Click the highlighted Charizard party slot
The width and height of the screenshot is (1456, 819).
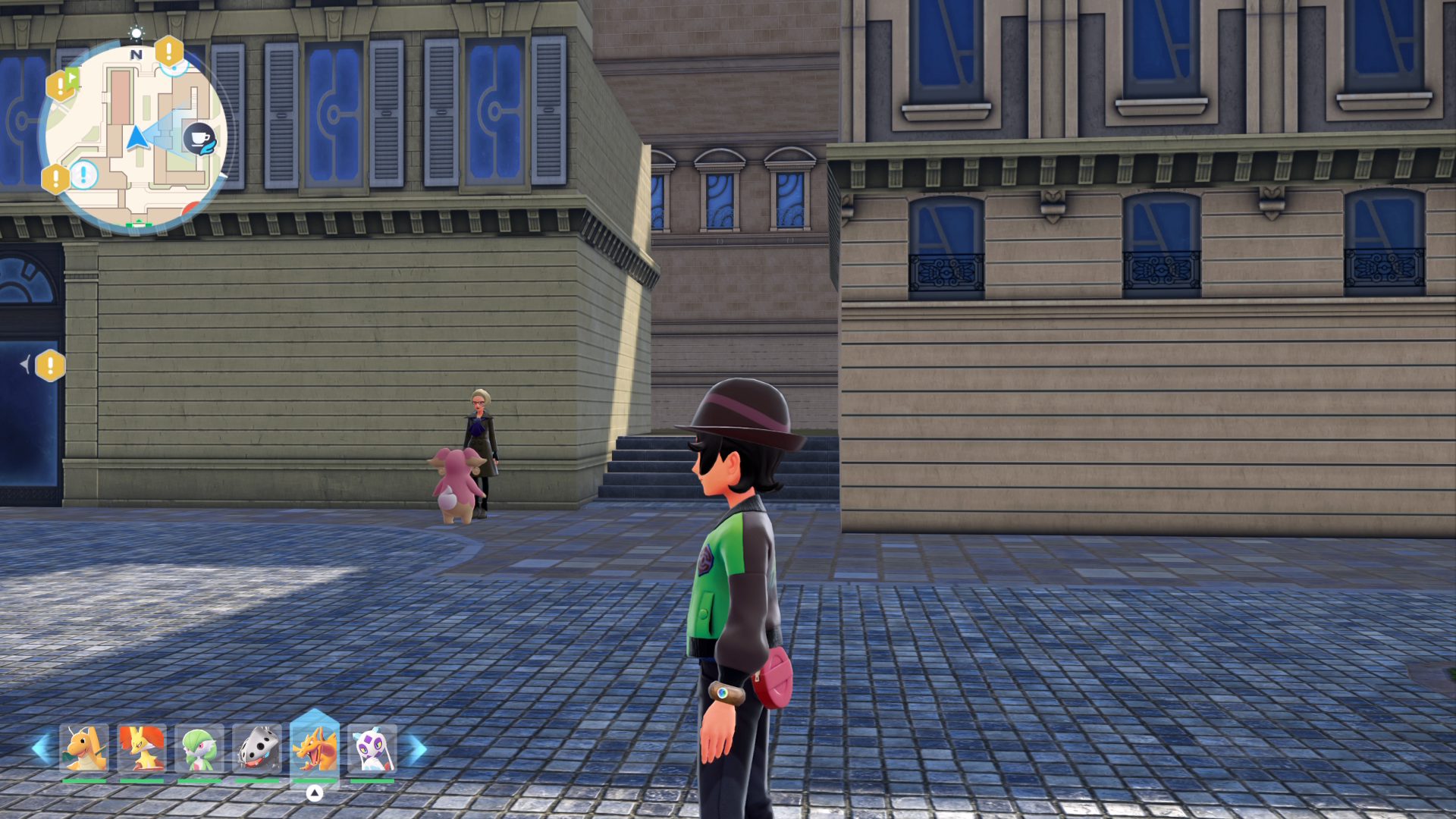point(315,748)
